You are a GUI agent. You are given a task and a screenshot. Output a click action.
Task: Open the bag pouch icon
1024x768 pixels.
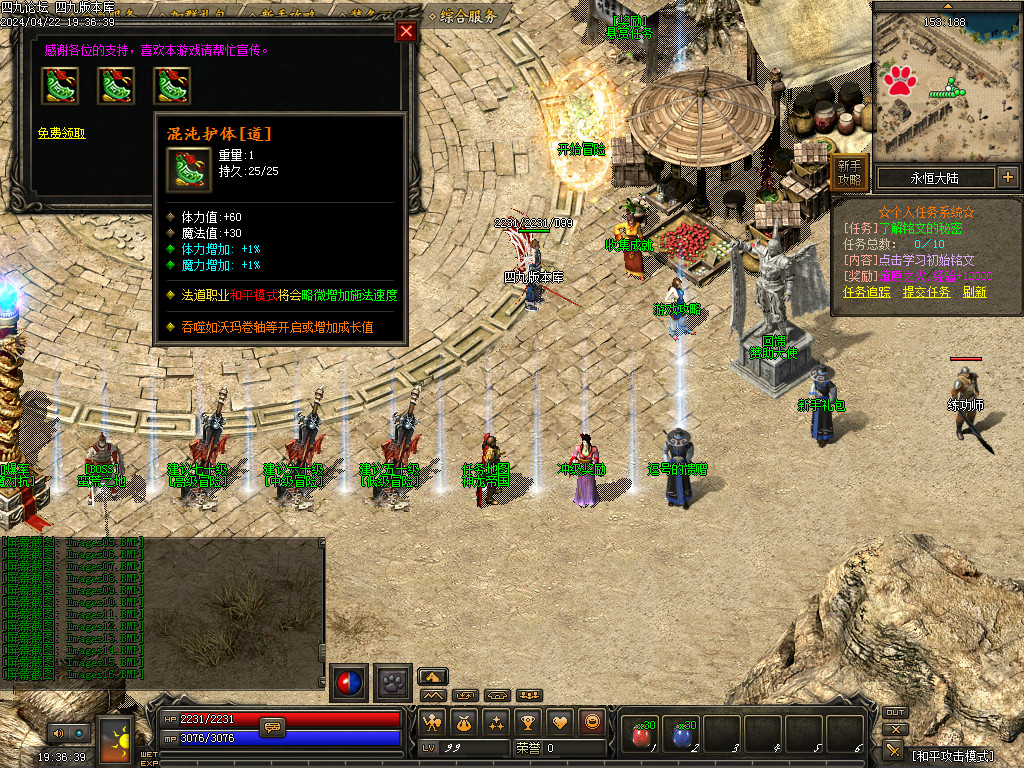[464, 721]
